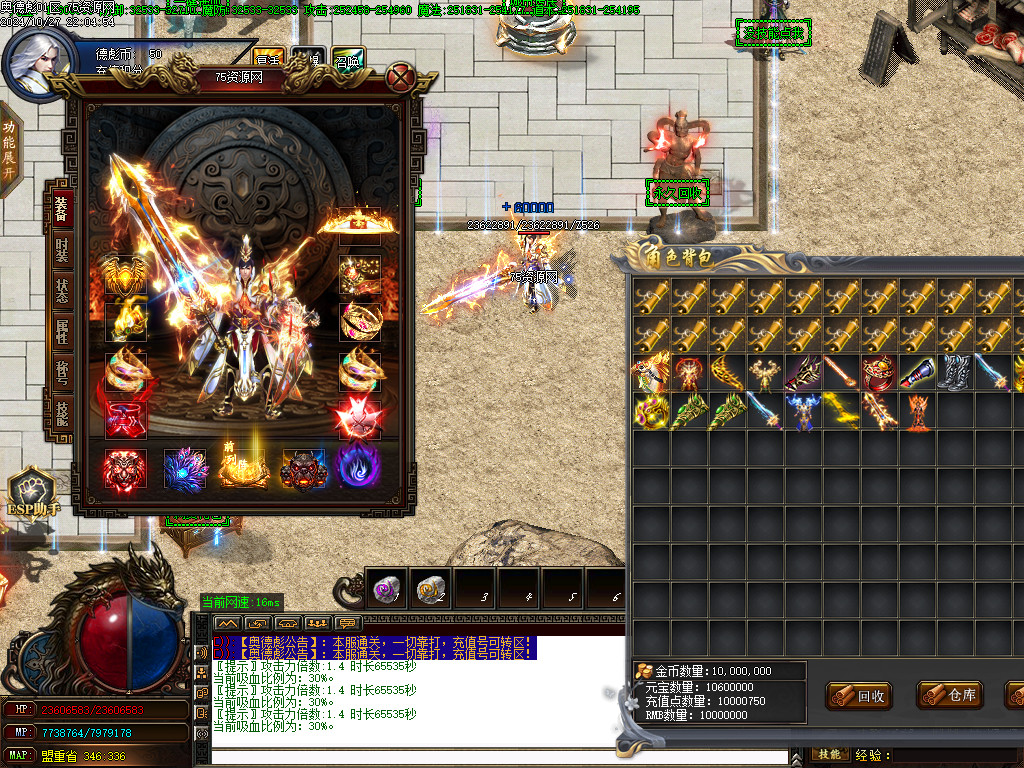Click the 召唤 summon button
The image size is (1024, 768).
[x=348, y=59]
